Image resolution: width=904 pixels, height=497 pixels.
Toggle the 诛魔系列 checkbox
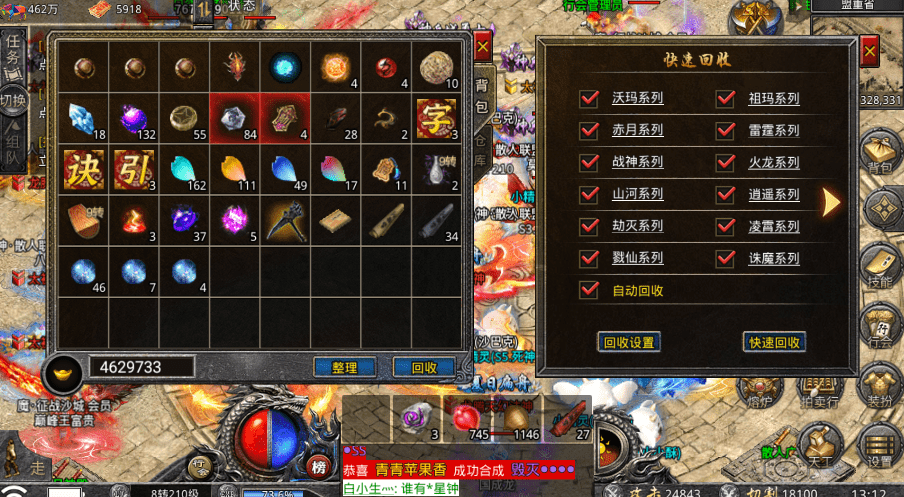pos(727,258)
